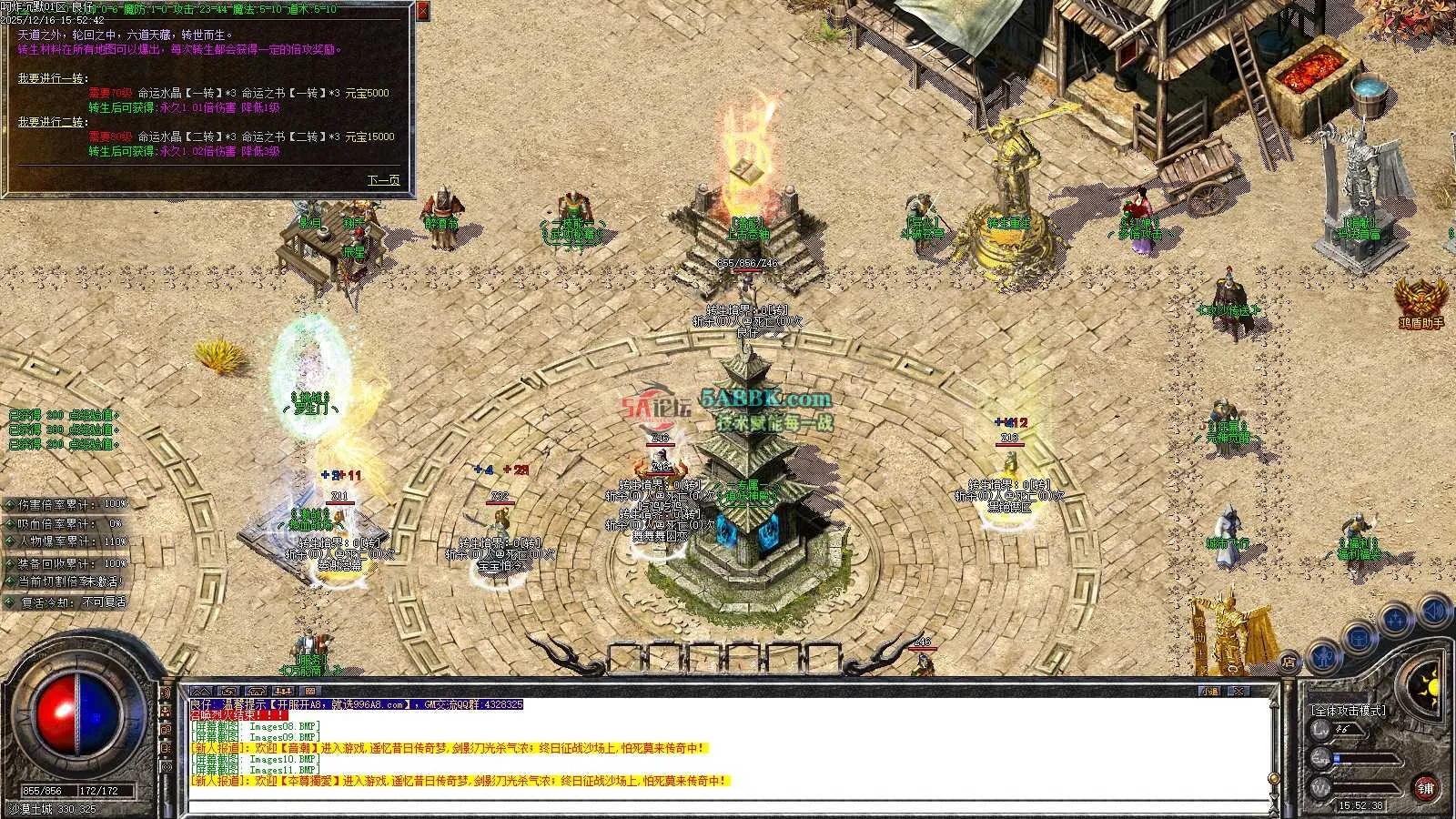Image resolution: width=1456 pixels, height=819 pixels.
Task: Switch the 全体攻击模式 attack mode label
Action: click(x=1348, y=711)
